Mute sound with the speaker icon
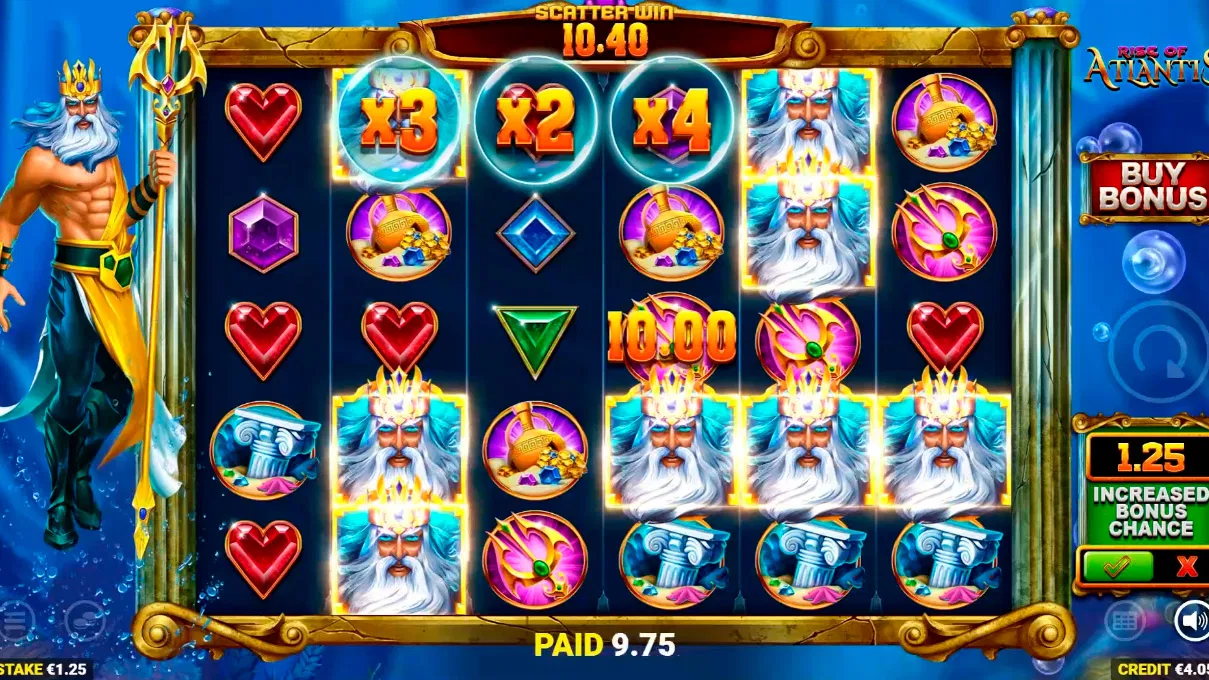 [1191, 620]
